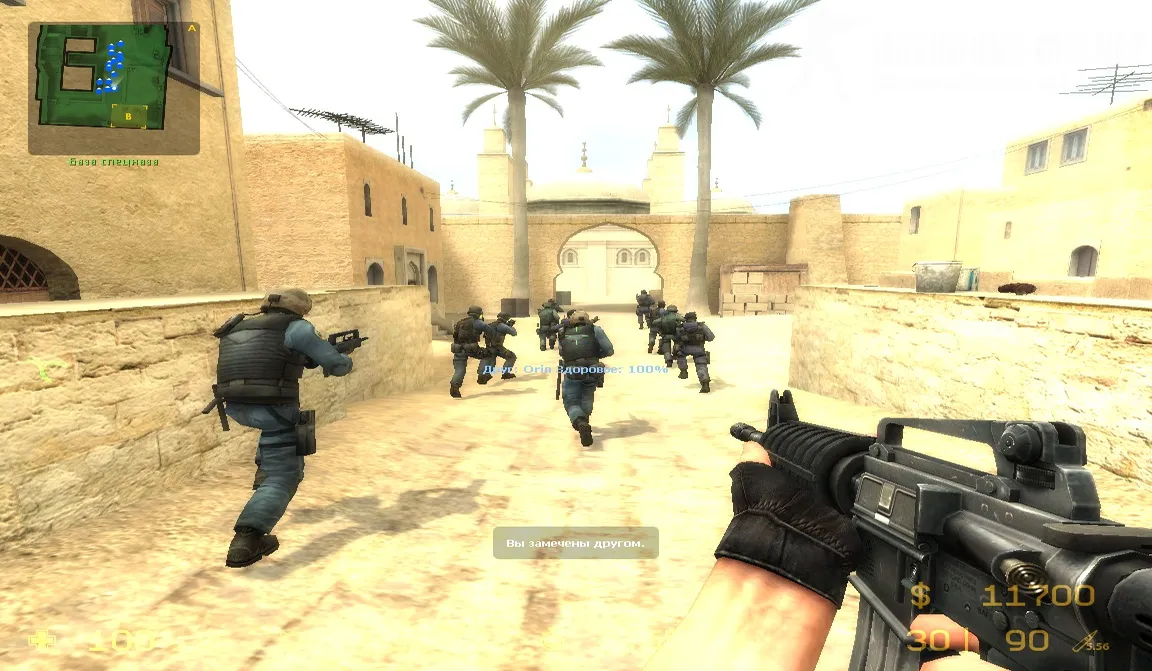
Task: Select bombsite B marker on the radar
Action: pos(129,116)
